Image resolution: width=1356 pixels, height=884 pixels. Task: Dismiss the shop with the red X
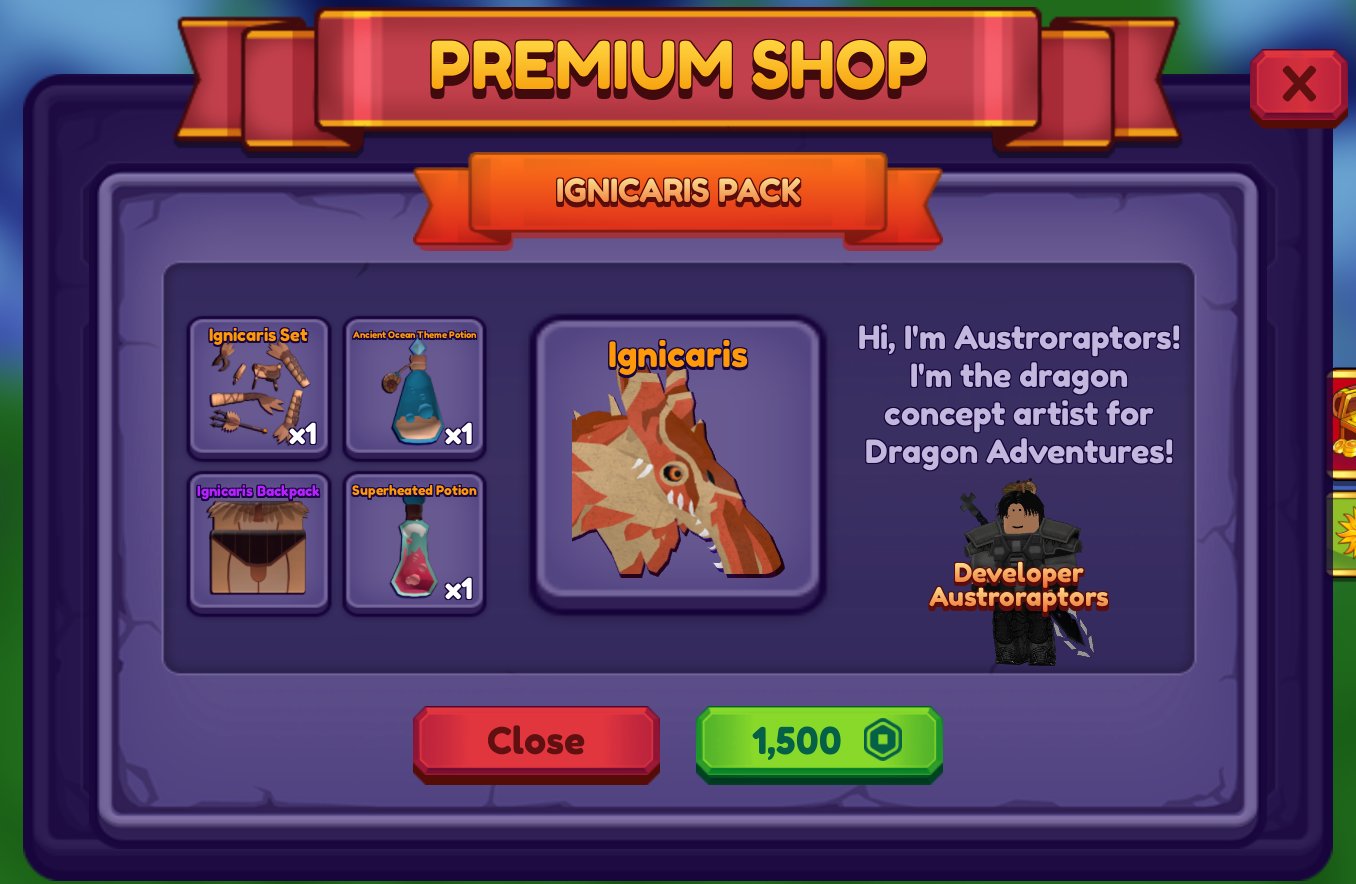1298,84
